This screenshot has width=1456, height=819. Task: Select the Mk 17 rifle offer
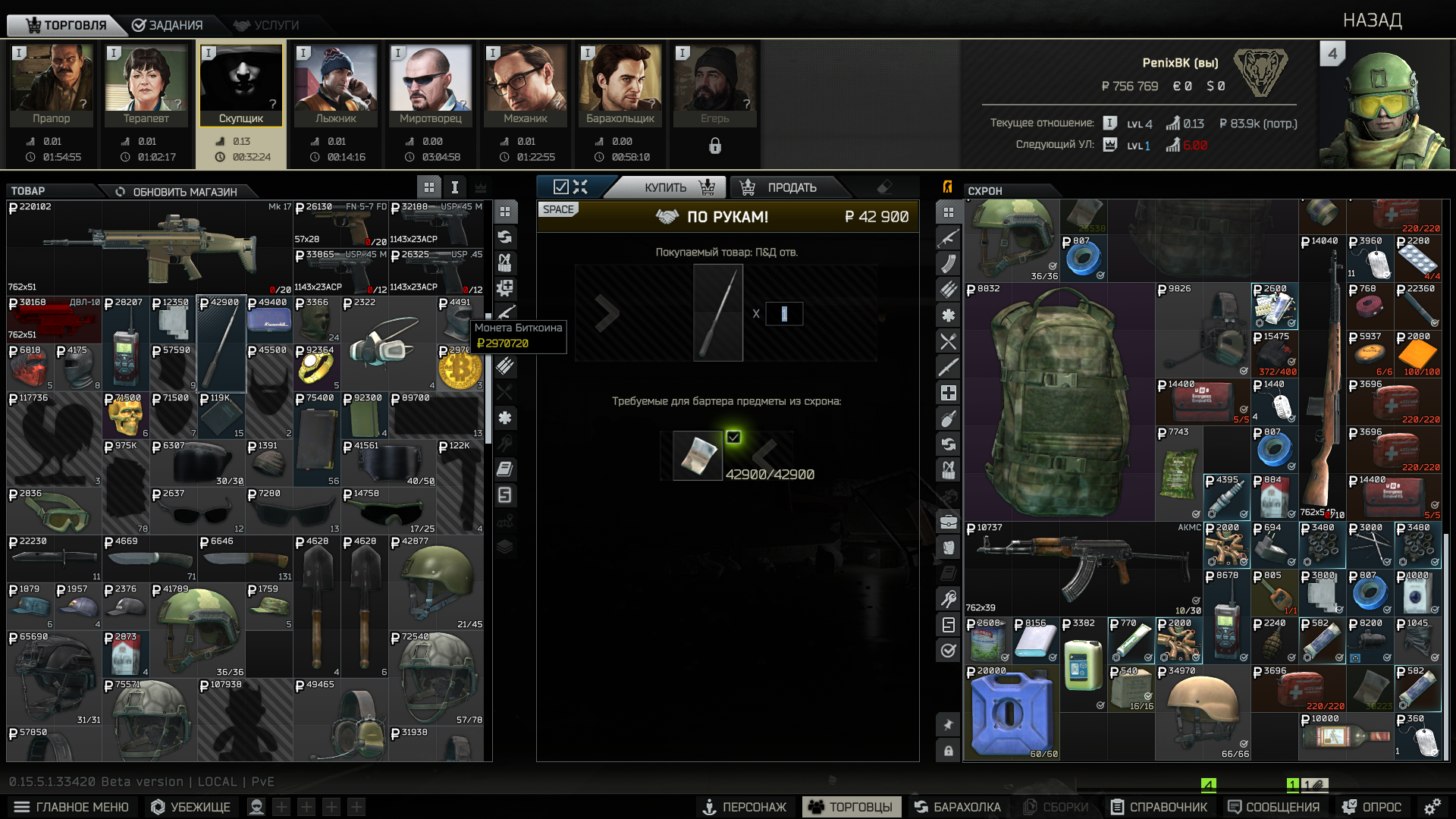click(x=149, y=247)
